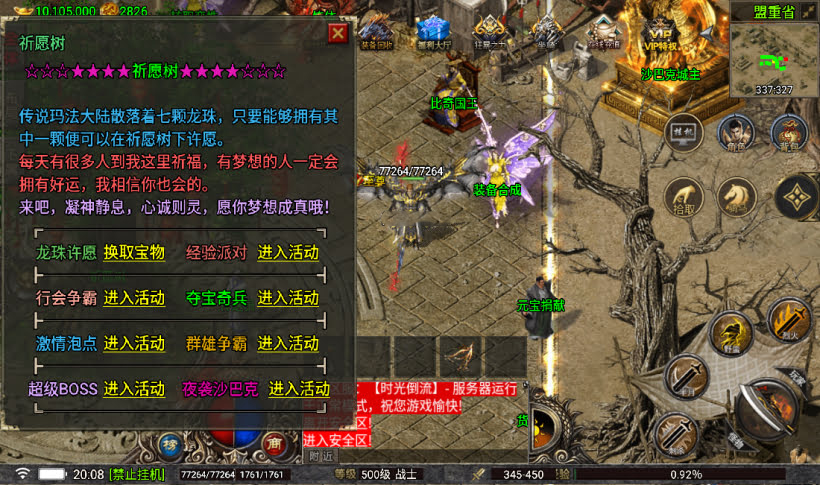Screen dimensions: 820x485
Task: Enter the 超级BOSS activity
Action: click(134, 389)
